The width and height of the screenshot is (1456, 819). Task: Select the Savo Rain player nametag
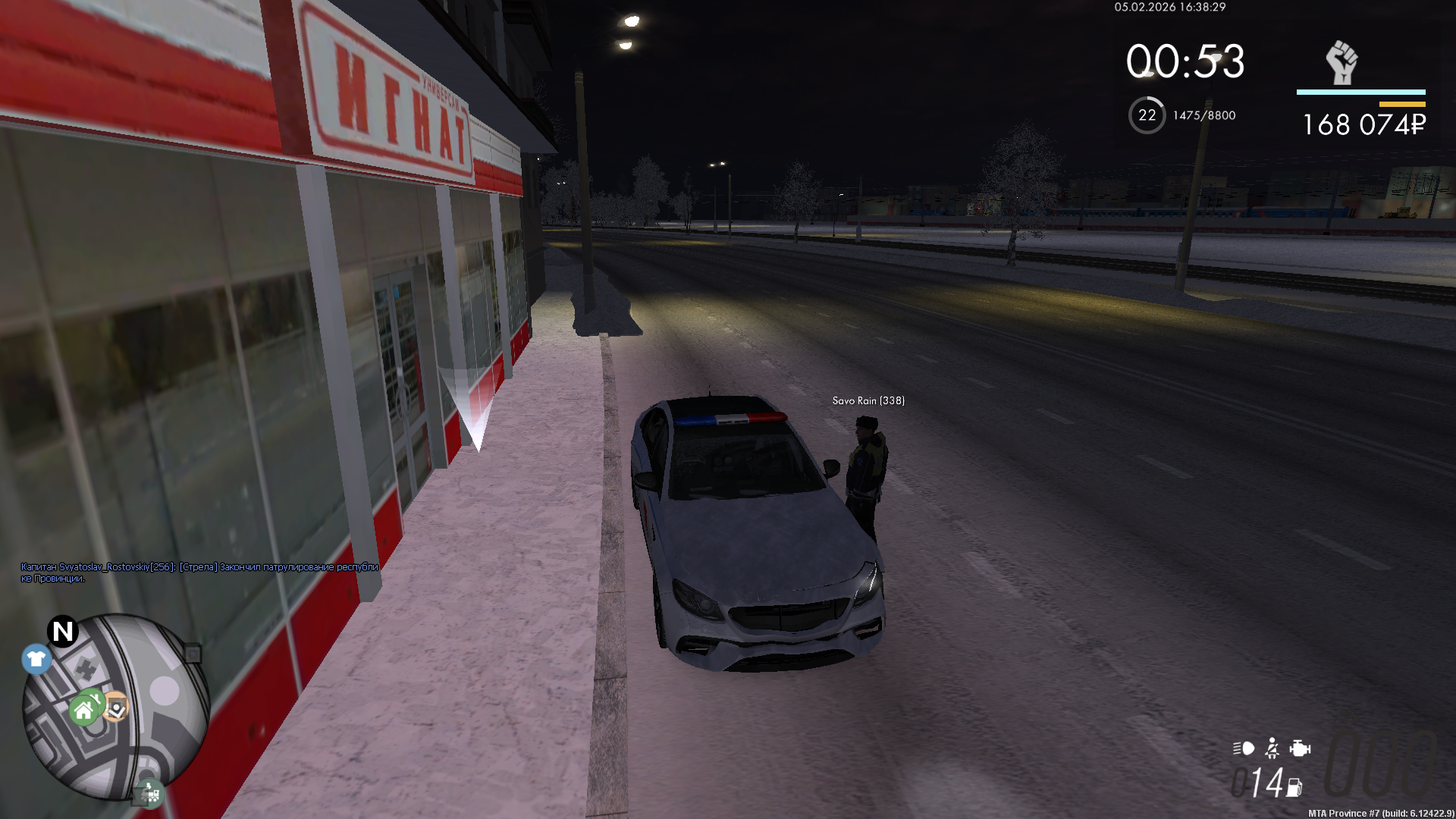tap(868, 401)
